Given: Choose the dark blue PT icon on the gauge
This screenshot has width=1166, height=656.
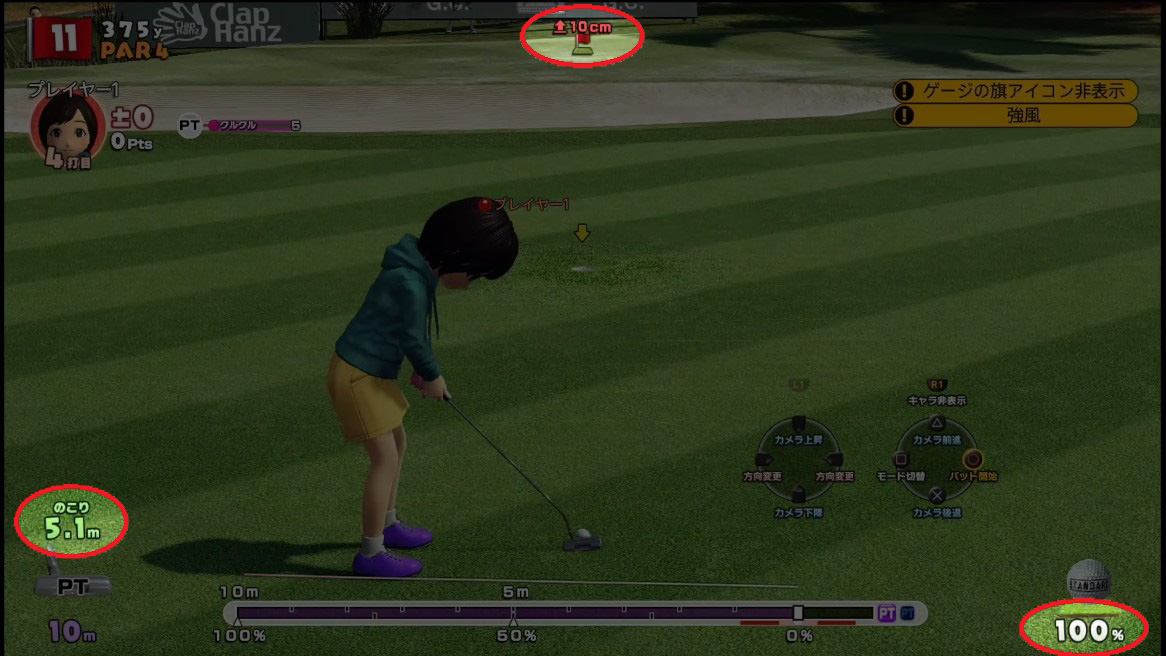Looking at the screenshot, I should click(907, 613).
